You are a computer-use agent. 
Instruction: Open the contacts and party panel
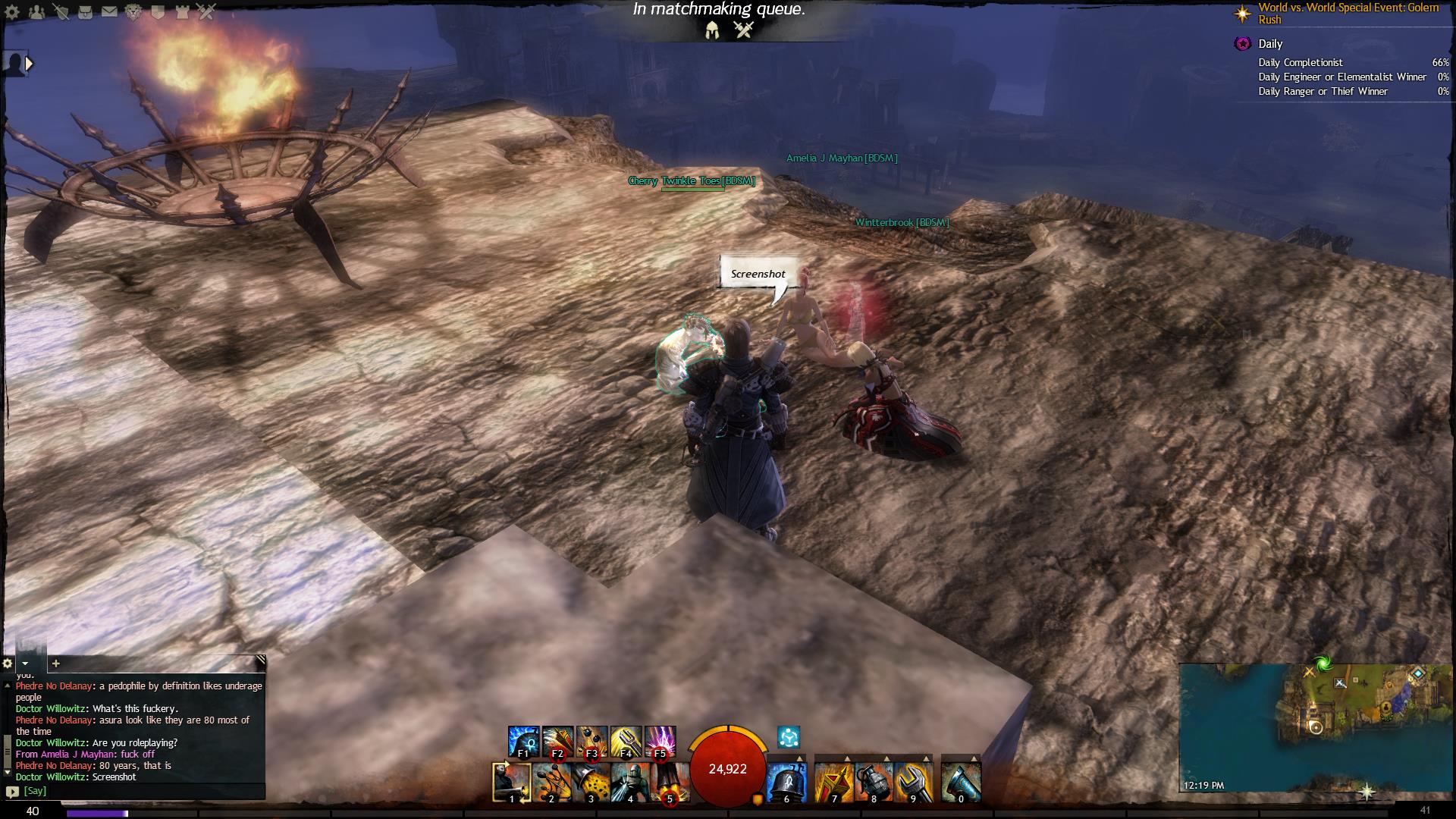(37, 11)
